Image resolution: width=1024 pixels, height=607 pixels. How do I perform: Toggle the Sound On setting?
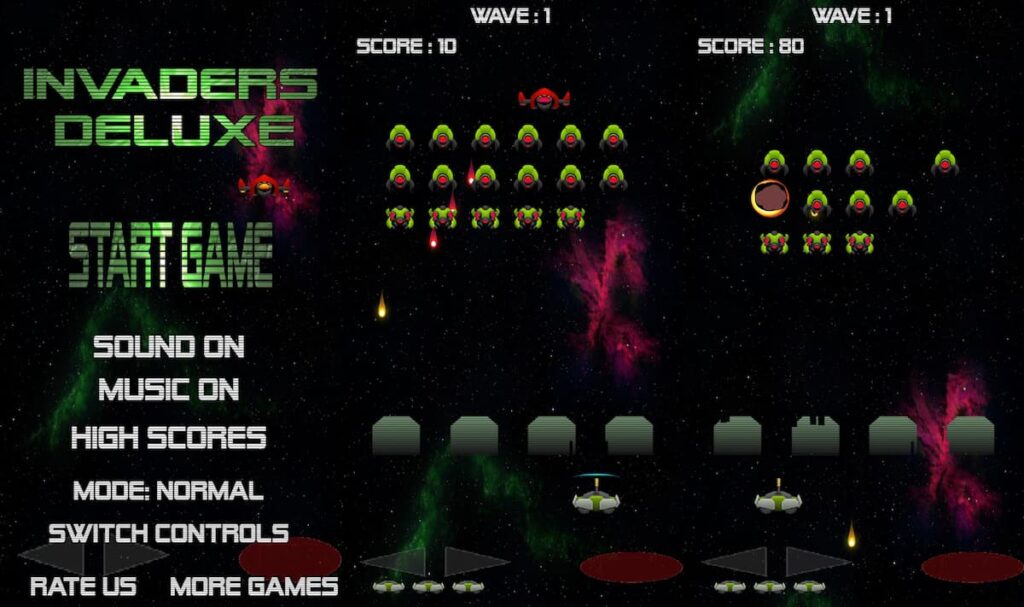pos(169,347)
